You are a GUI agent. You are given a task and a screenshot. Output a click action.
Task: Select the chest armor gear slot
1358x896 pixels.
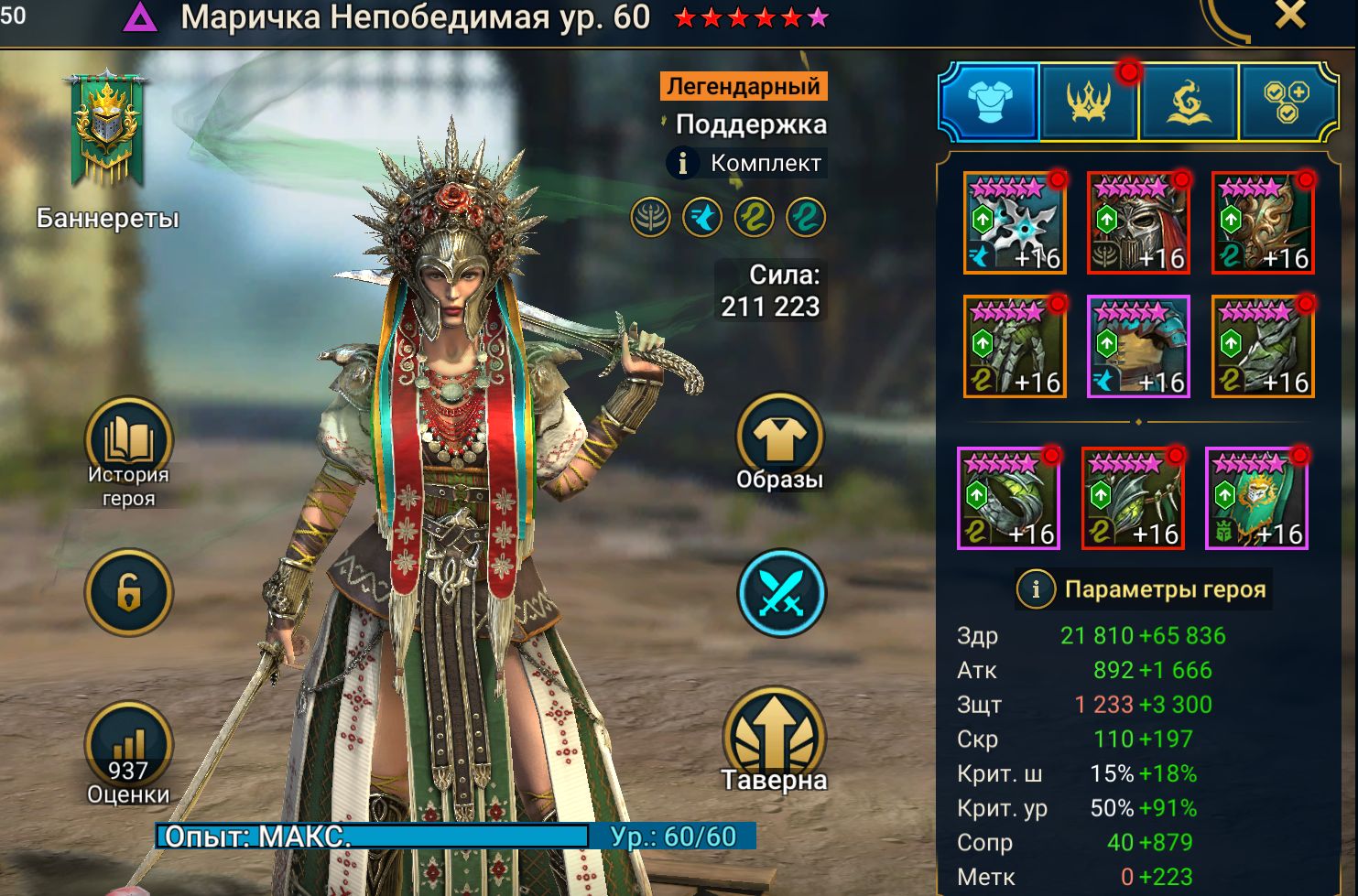pyautogui.click(x=1138, y=347)
